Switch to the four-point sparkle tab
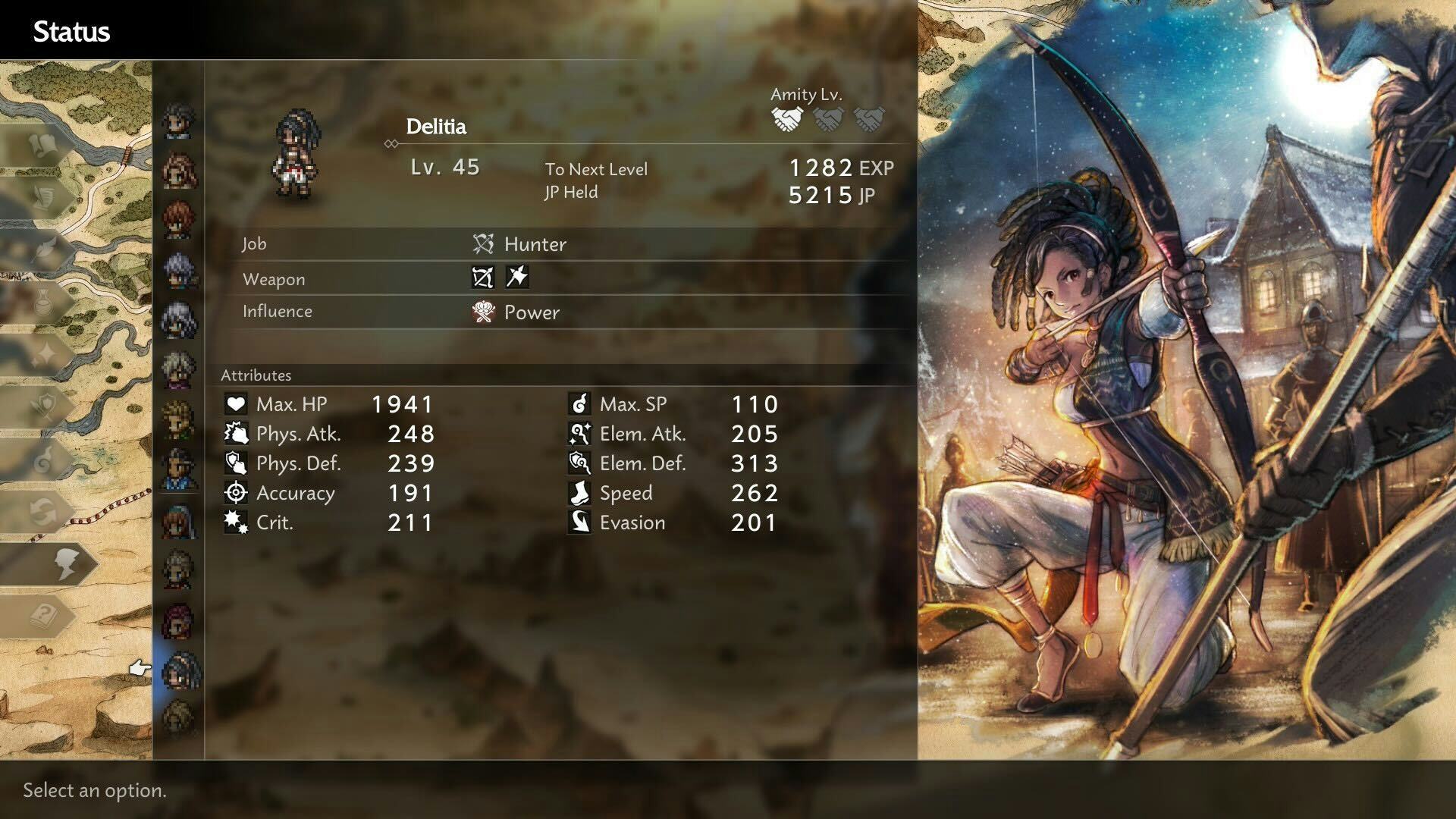Viewport: 1456px width, 819px height. [44, 353]
